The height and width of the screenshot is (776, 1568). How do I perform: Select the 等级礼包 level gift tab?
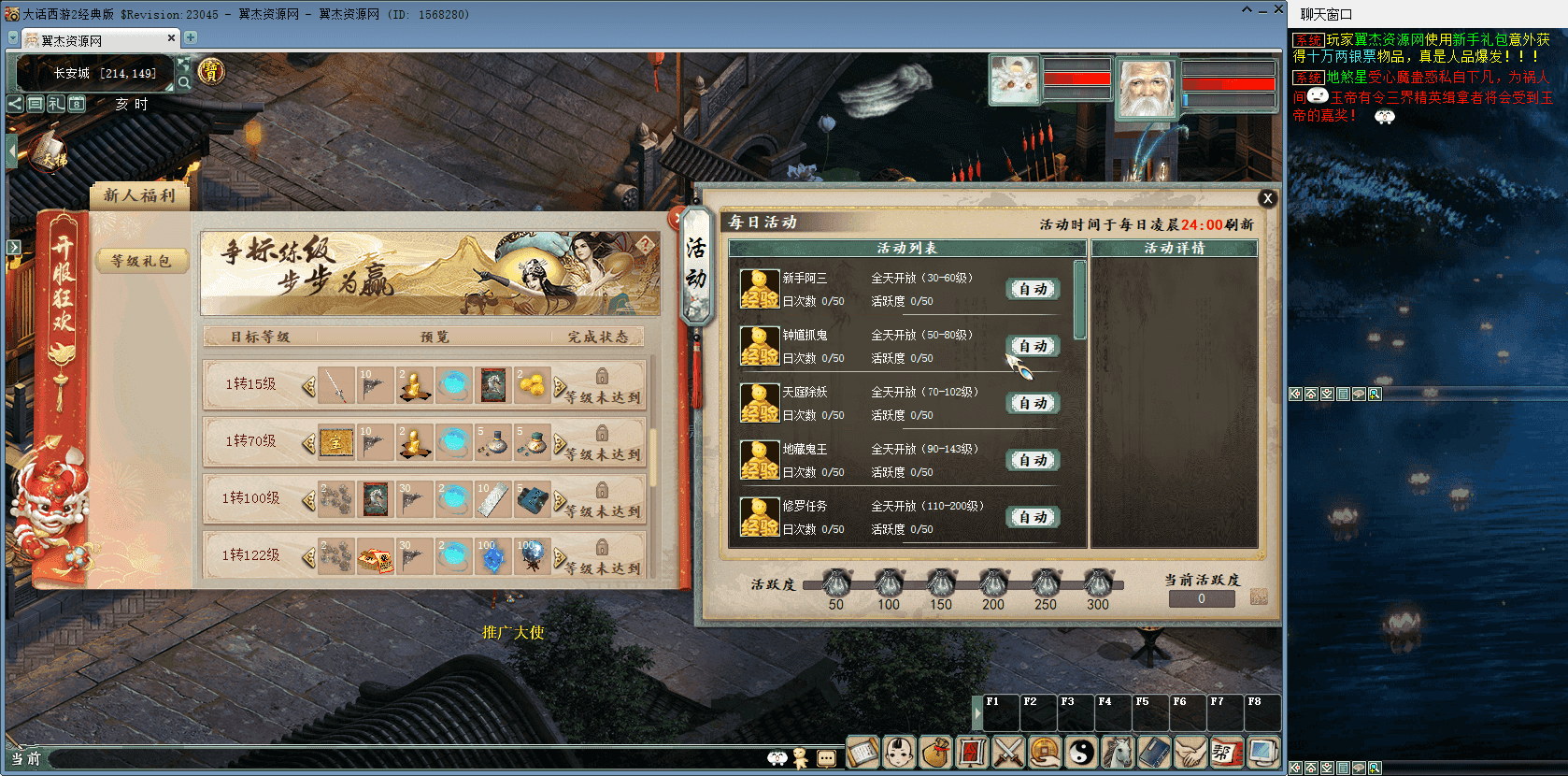[142, 261]
